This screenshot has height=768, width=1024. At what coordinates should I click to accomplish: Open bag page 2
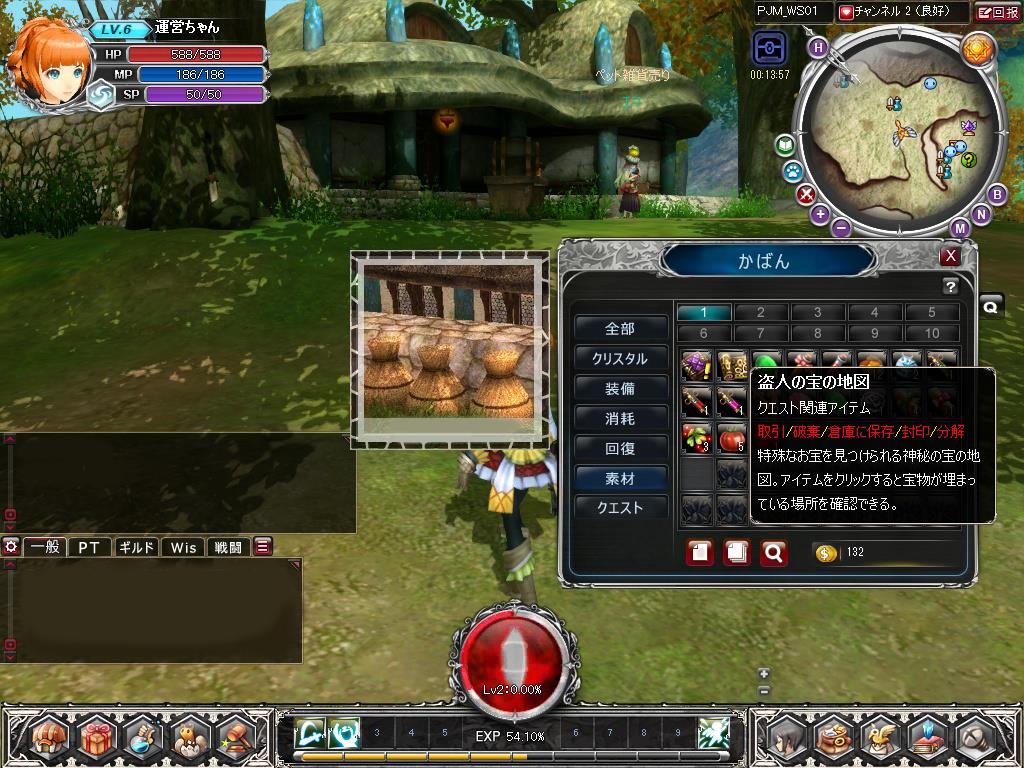tap(760, 313)
